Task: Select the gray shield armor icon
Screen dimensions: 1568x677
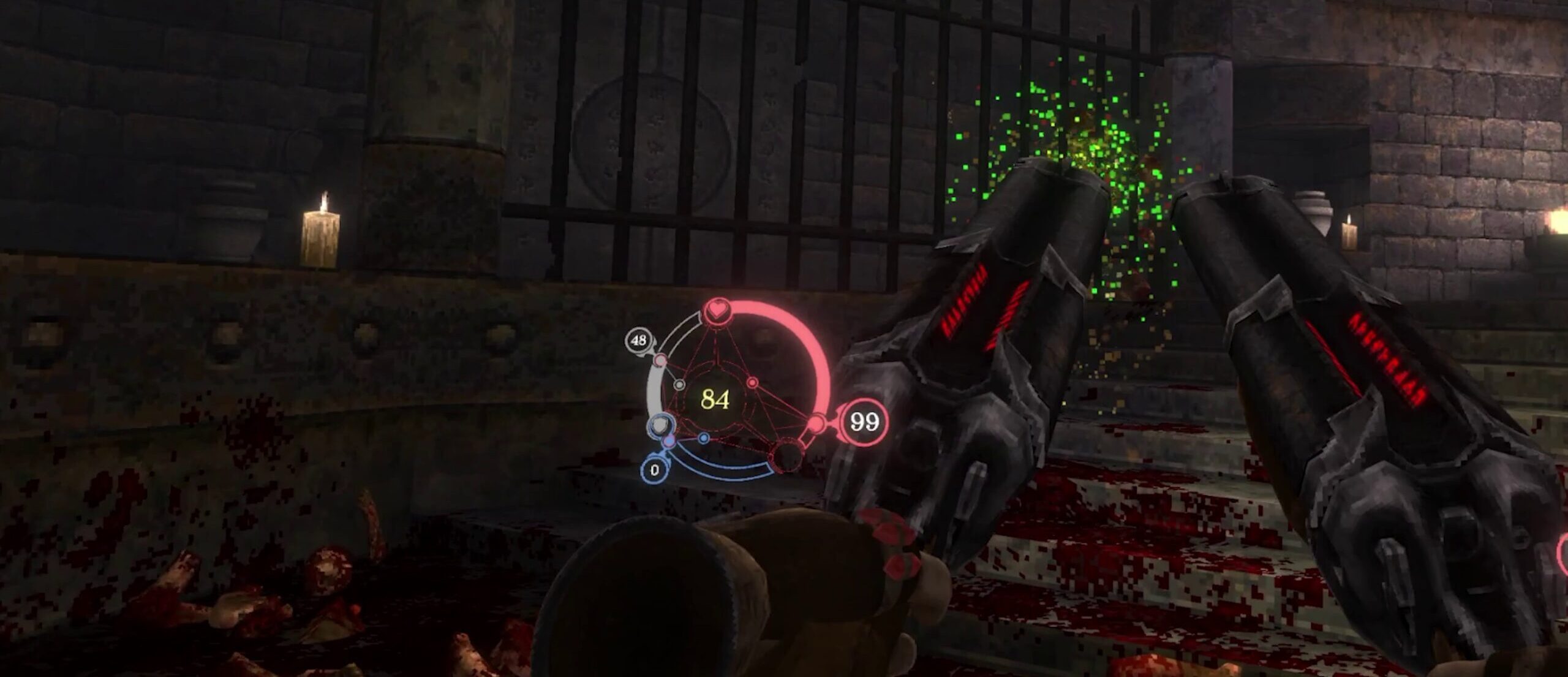Action: coord(660,423)
